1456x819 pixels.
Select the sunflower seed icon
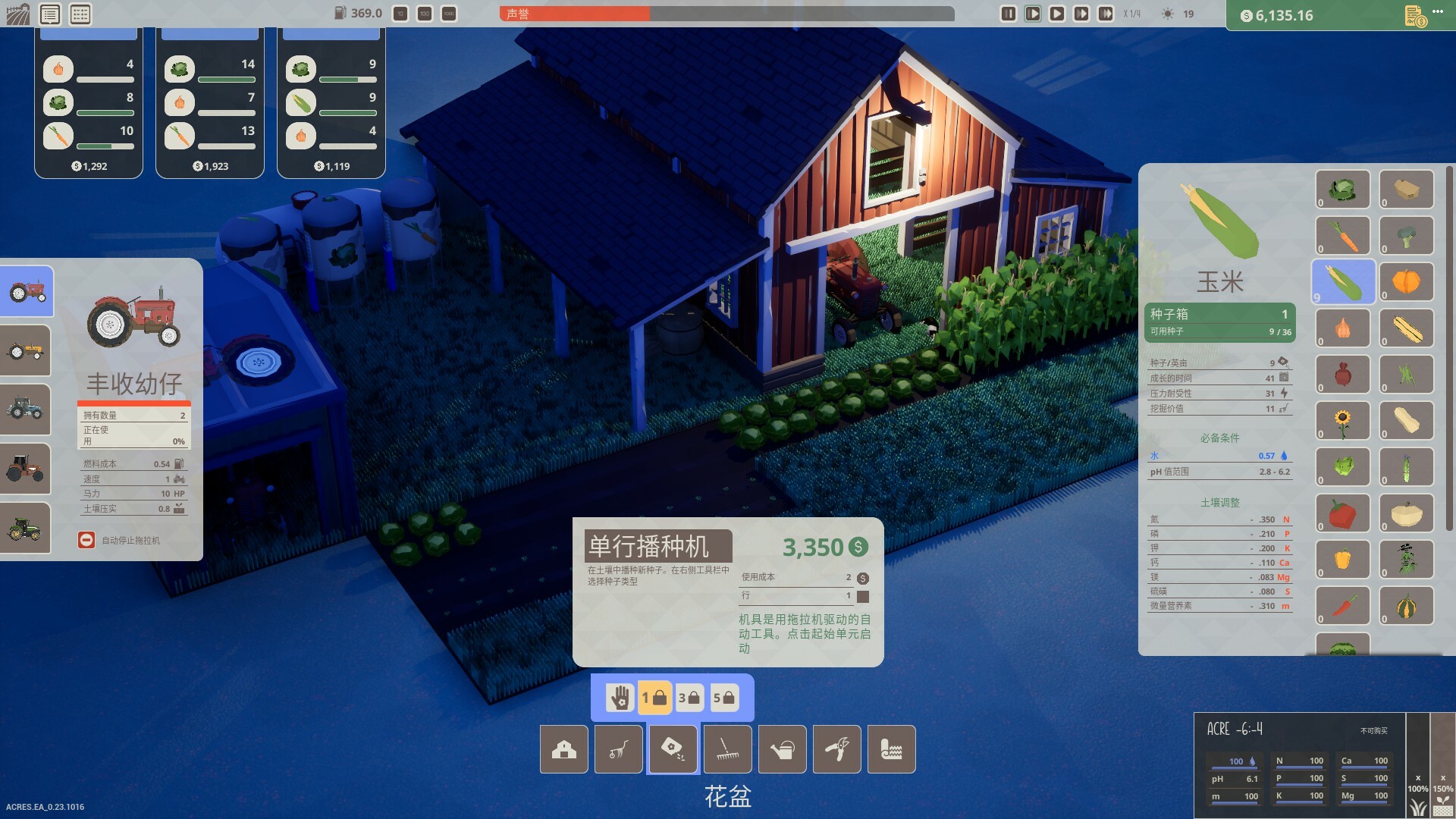[1343, 420]
